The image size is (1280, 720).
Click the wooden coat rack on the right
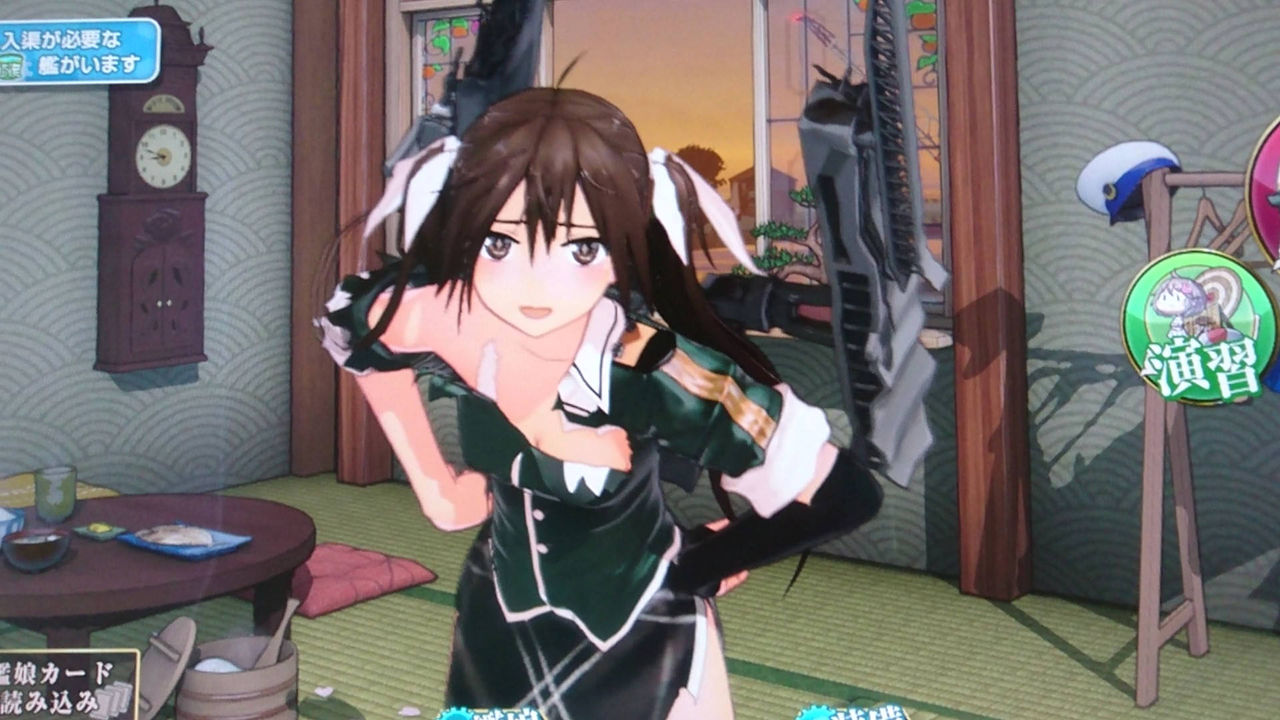[1165, 500]
